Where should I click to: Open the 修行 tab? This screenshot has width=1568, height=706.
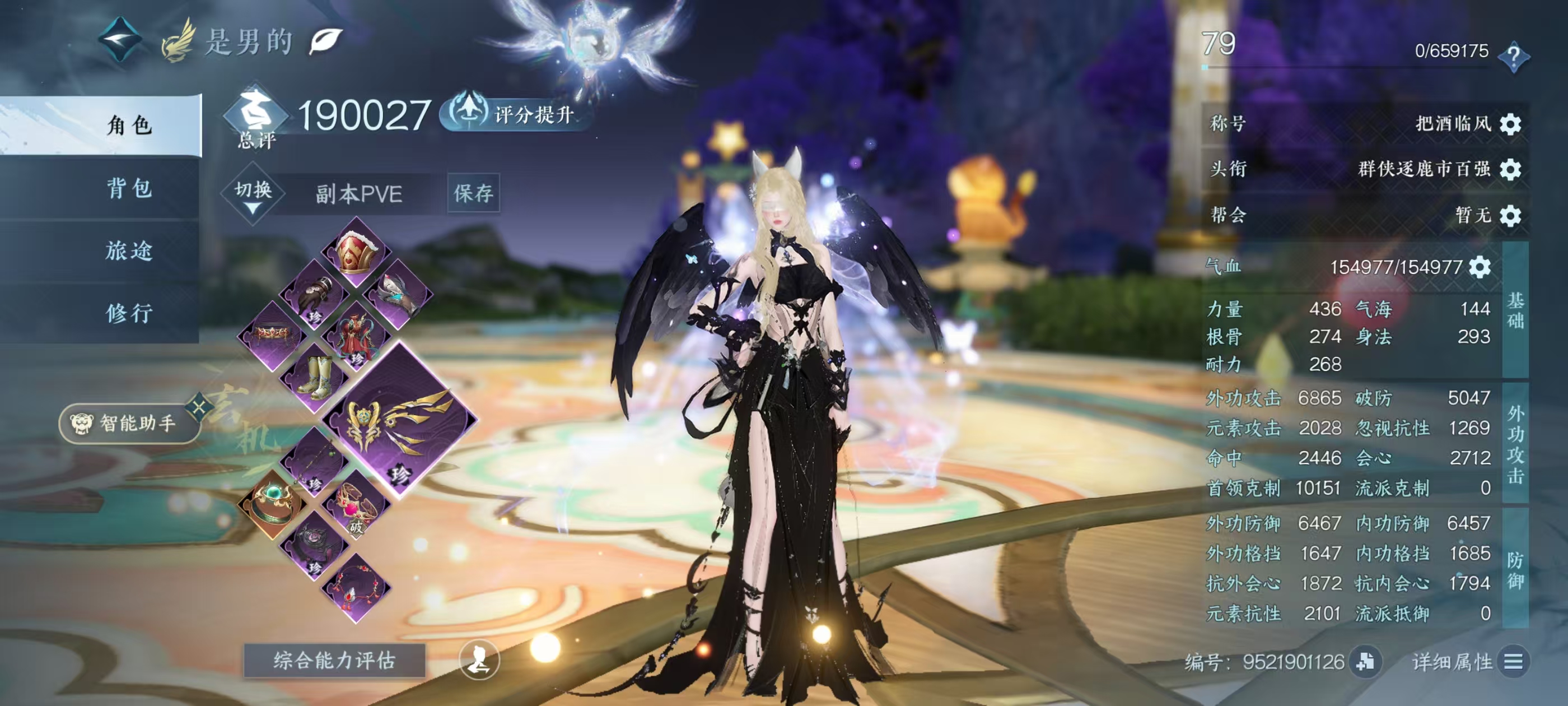[x=128, y=313]
